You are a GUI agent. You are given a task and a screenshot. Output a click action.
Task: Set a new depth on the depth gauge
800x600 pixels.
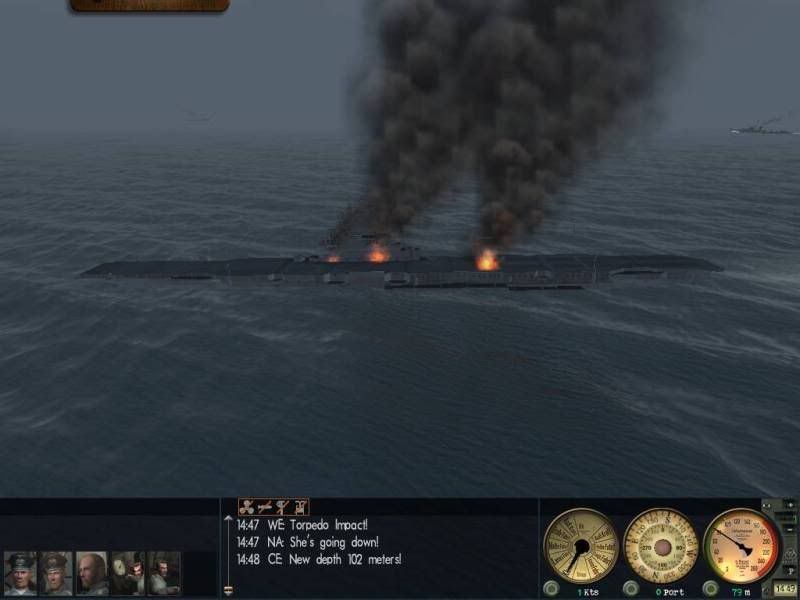point(741,545)
